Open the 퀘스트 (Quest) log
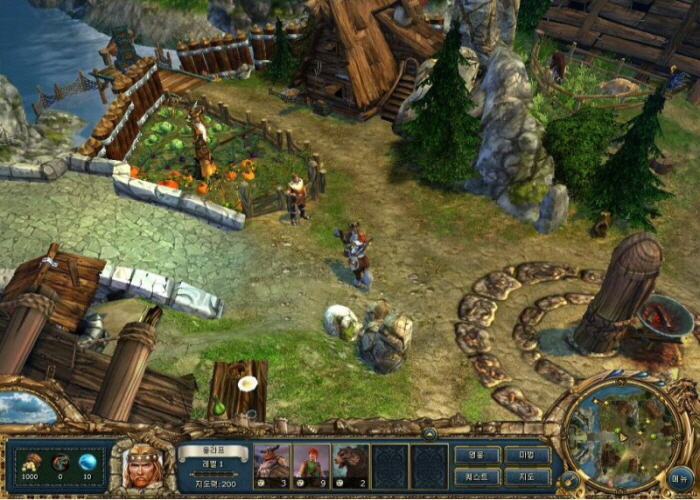The height and width of the screenshot is (500, 700). (477, 475)
